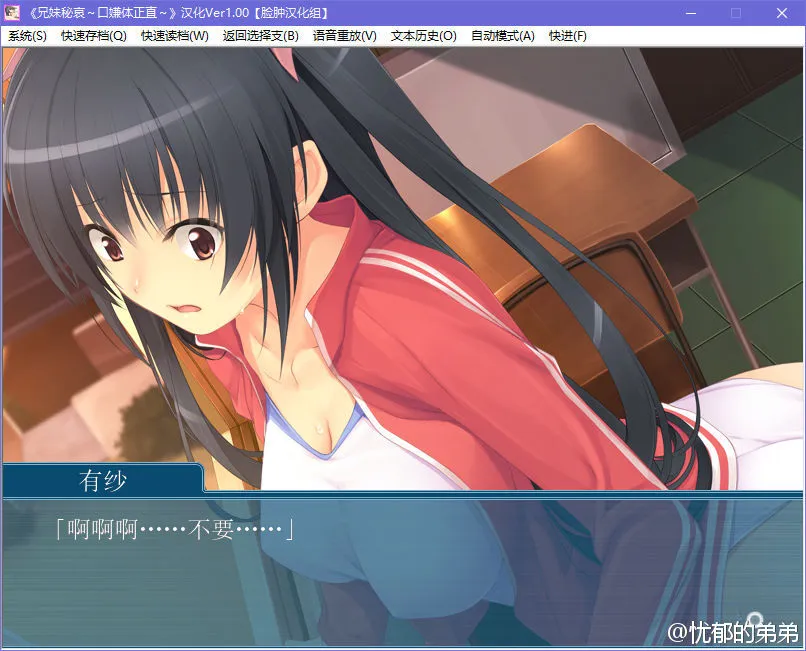The width and height of the screenshot is (806, 651).
Task: Close the game window
Action: coord(782,13)
